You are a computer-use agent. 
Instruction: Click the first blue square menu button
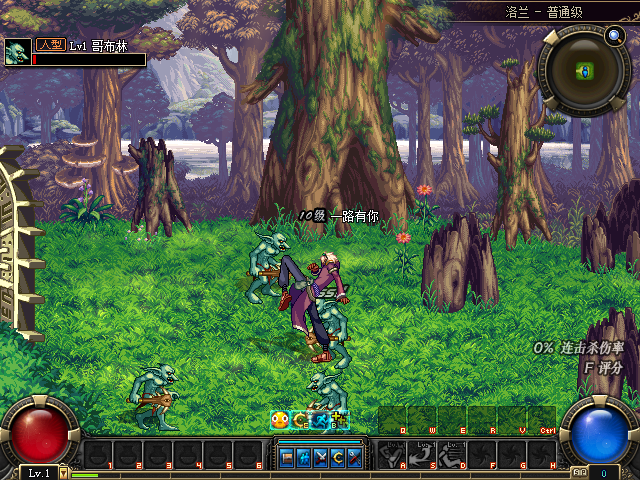point(287,457)
